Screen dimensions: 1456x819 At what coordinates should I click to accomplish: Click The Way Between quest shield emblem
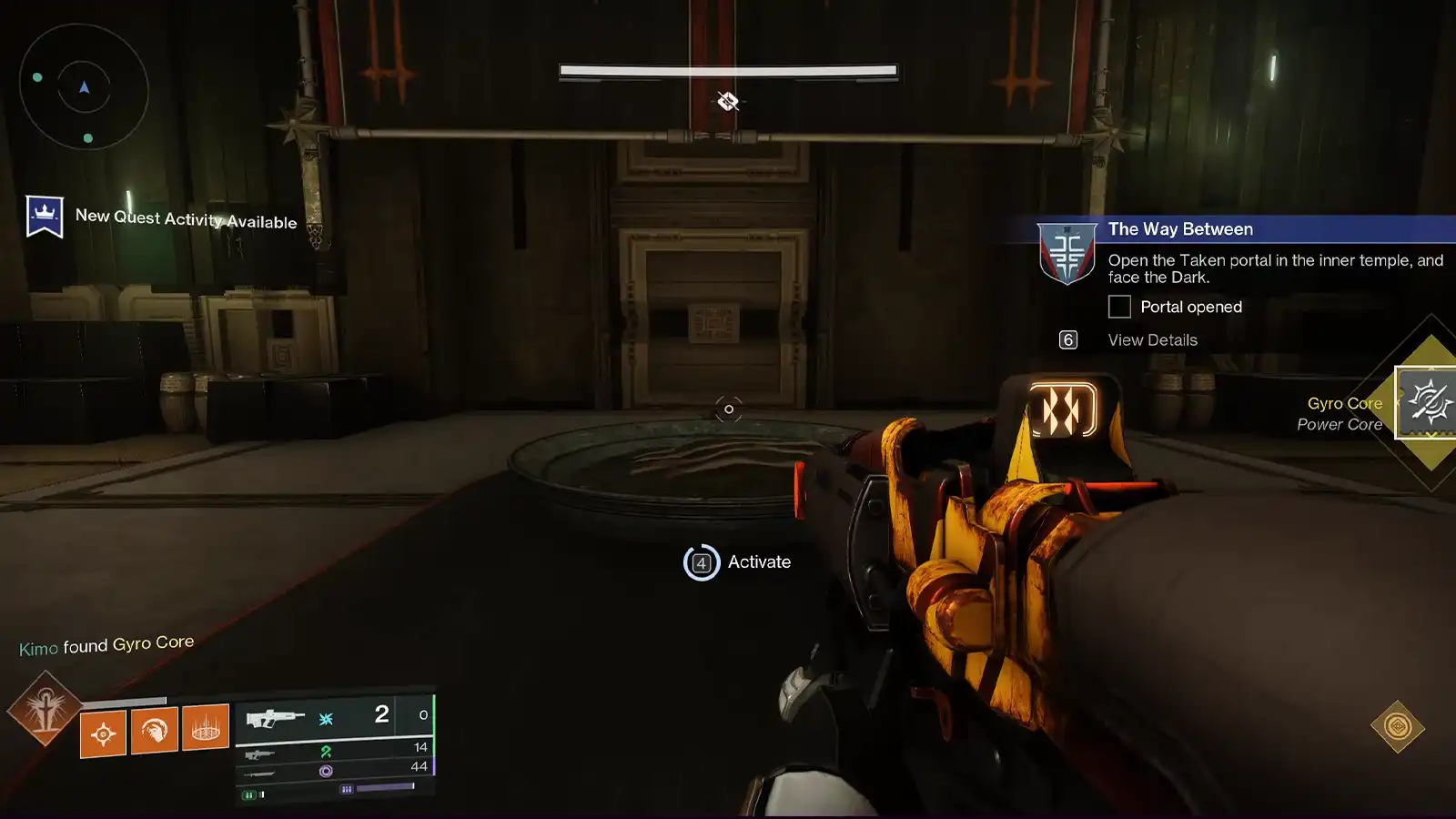tap(1065, 256)
